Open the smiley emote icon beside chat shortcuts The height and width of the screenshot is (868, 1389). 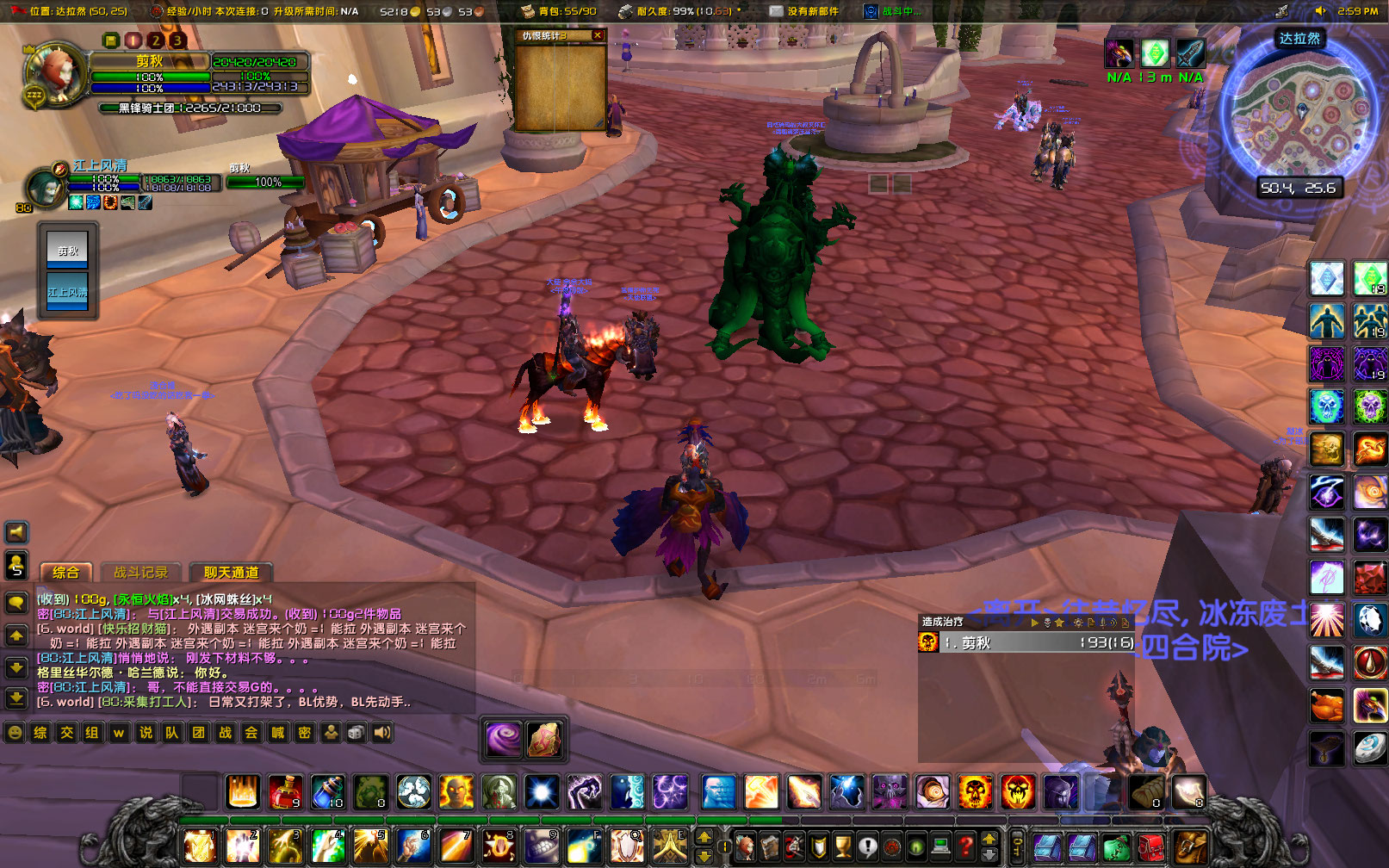pos(14,733)
